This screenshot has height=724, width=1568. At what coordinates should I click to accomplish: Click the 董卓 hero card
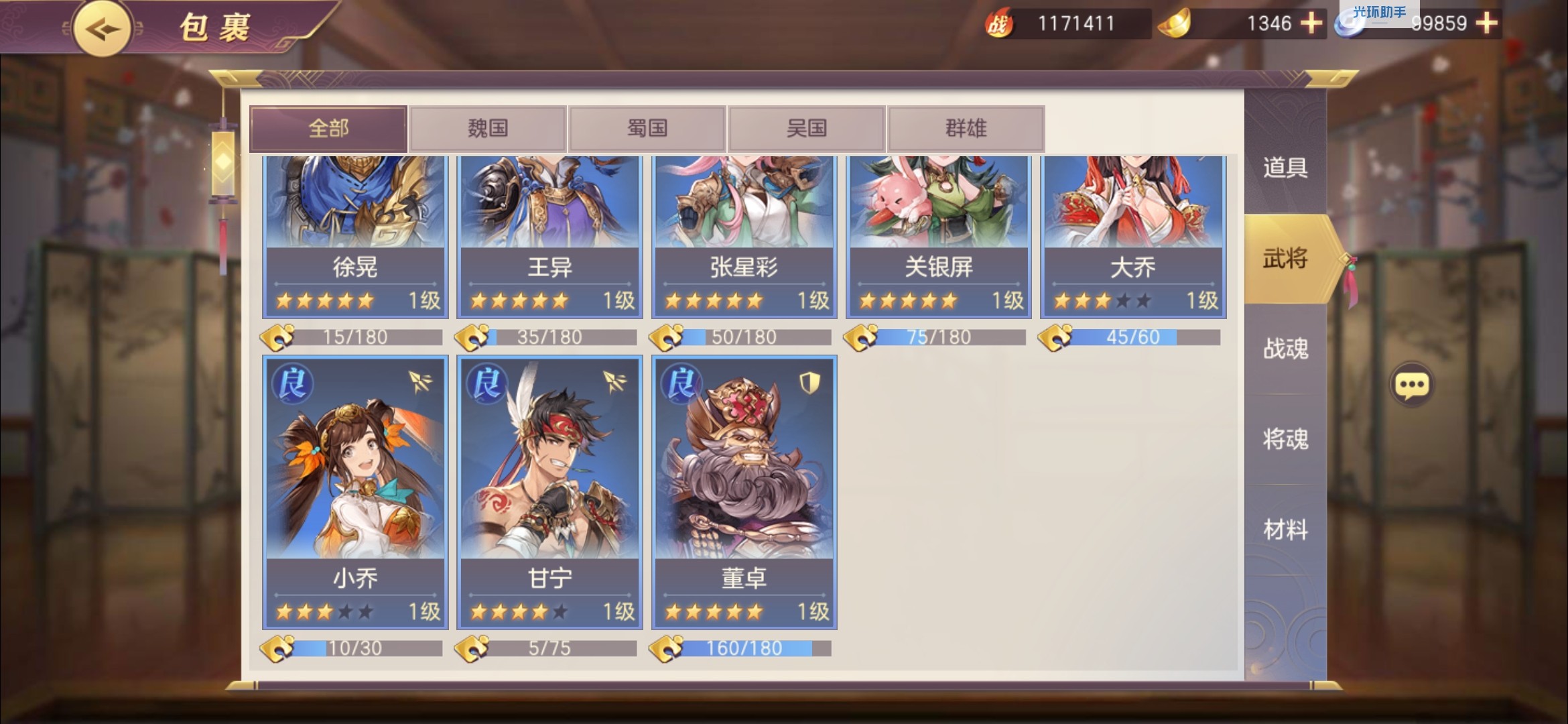[x=744, y=493]
